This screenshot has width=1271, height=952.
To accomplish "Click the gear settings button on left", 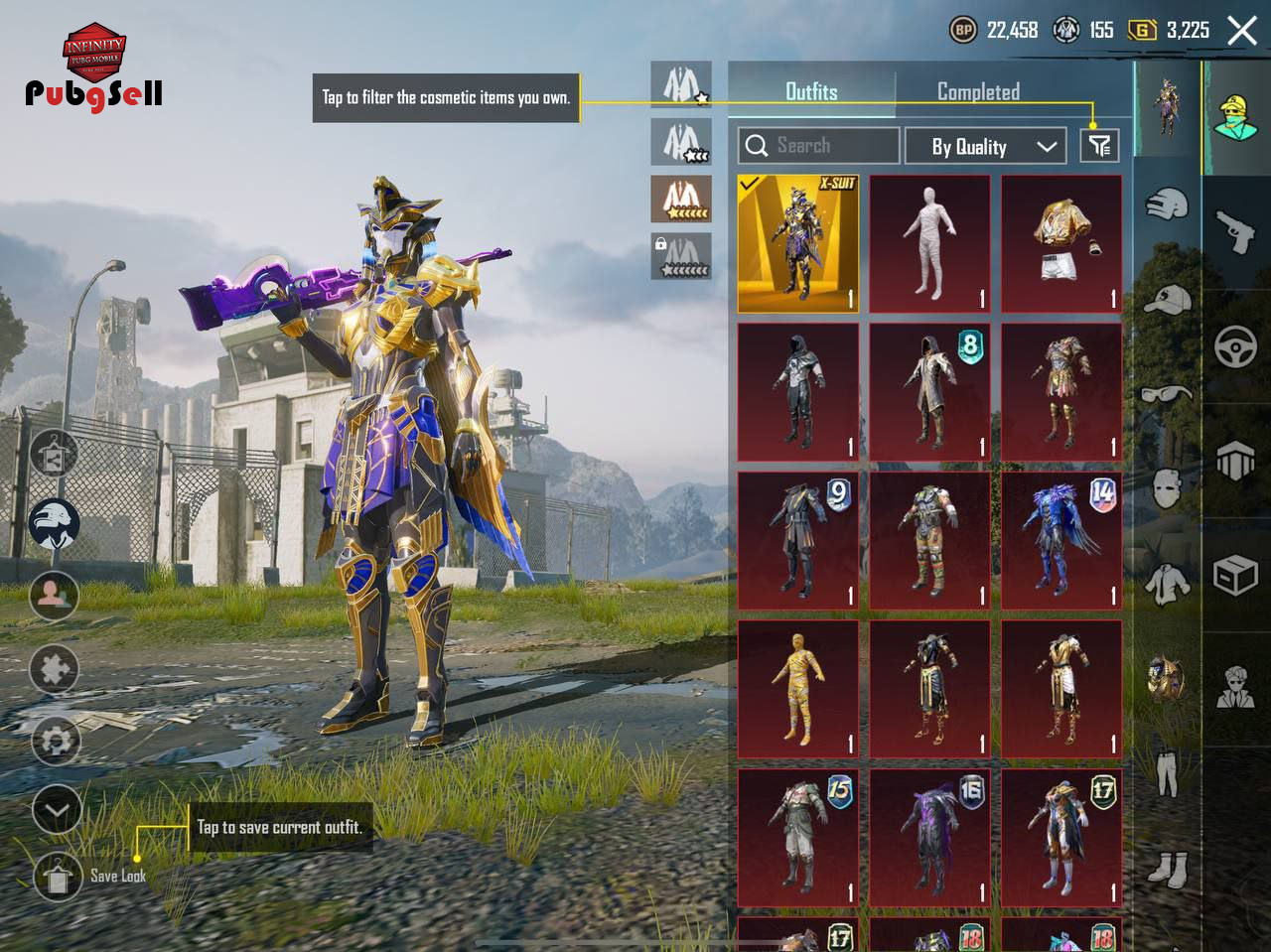I will tap(56, 740).
